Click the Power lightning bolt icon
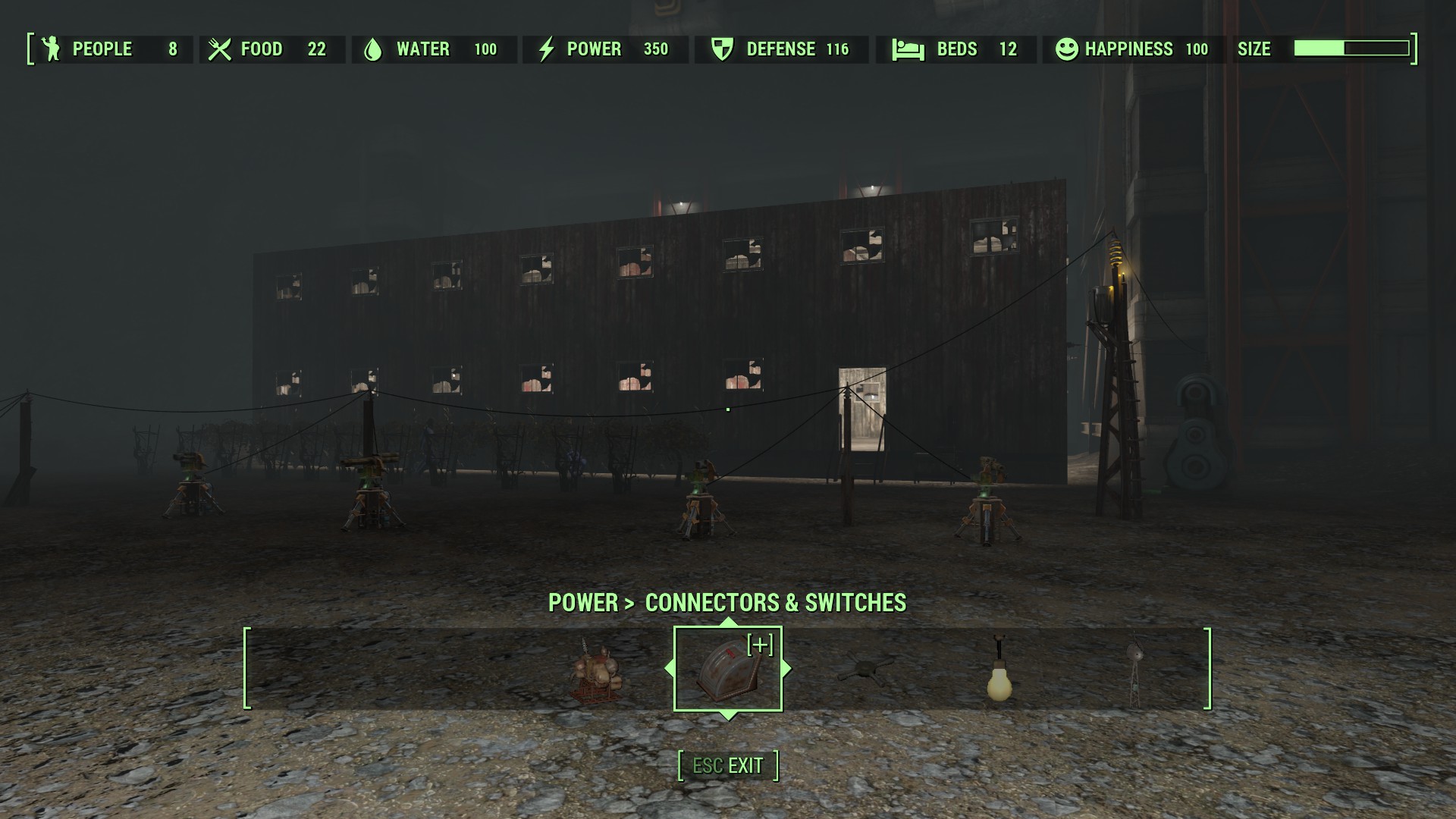 545,49
